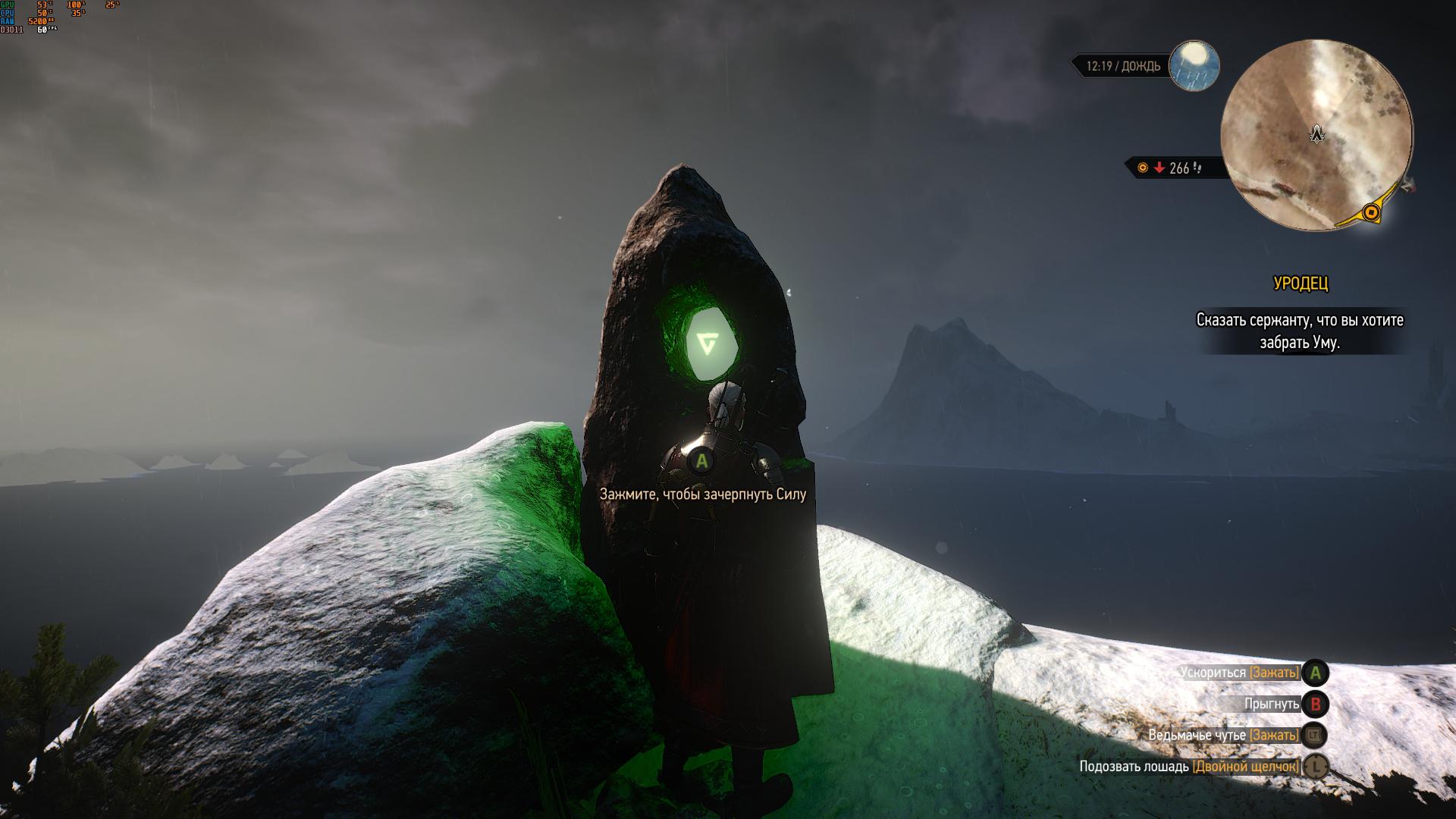
Task: Click the quest distance tracker showing 266
Action: (x=1172, y=168)
